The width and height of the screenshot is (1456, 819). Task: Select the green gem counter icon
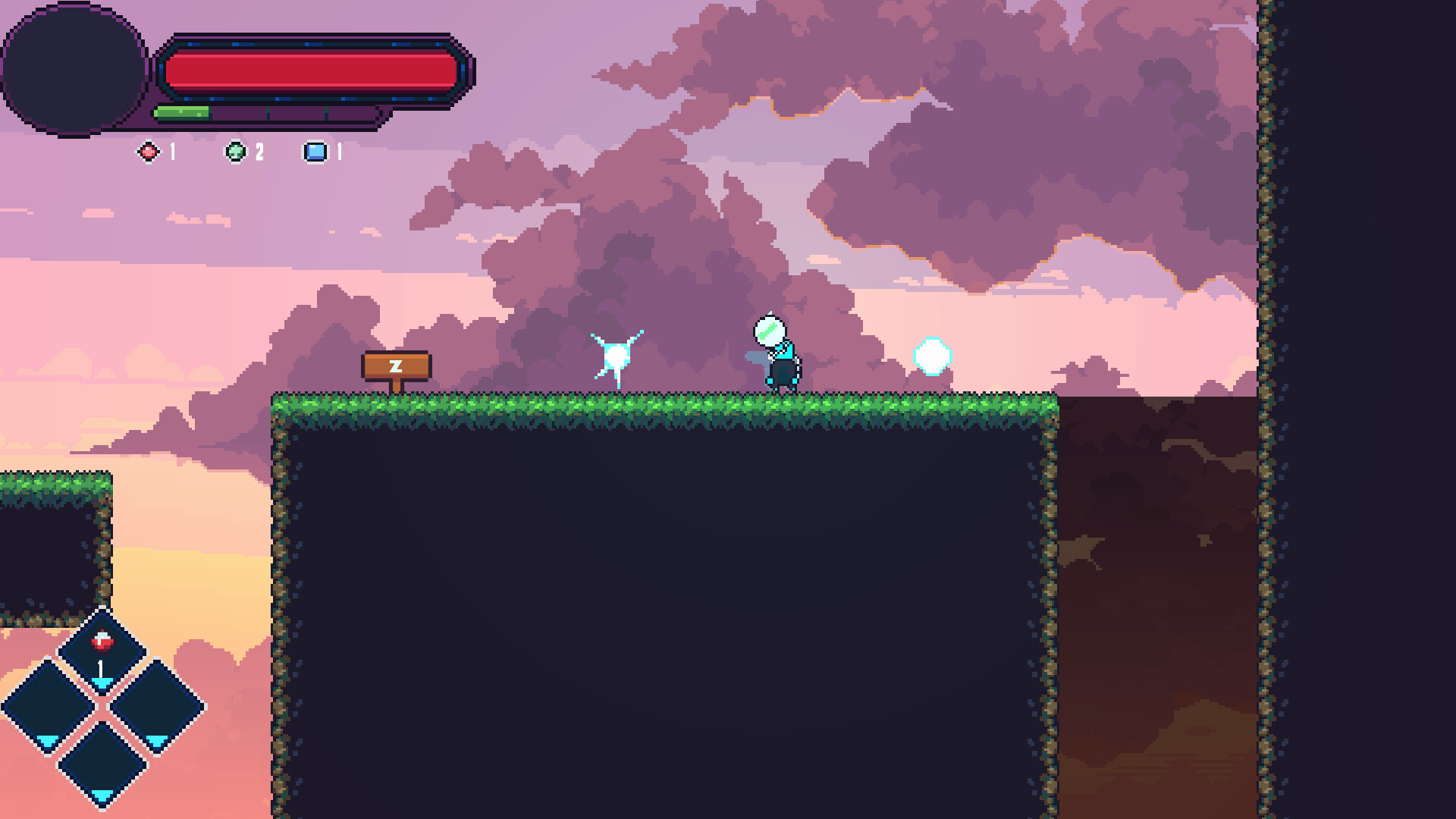click(x=235, y=152)
